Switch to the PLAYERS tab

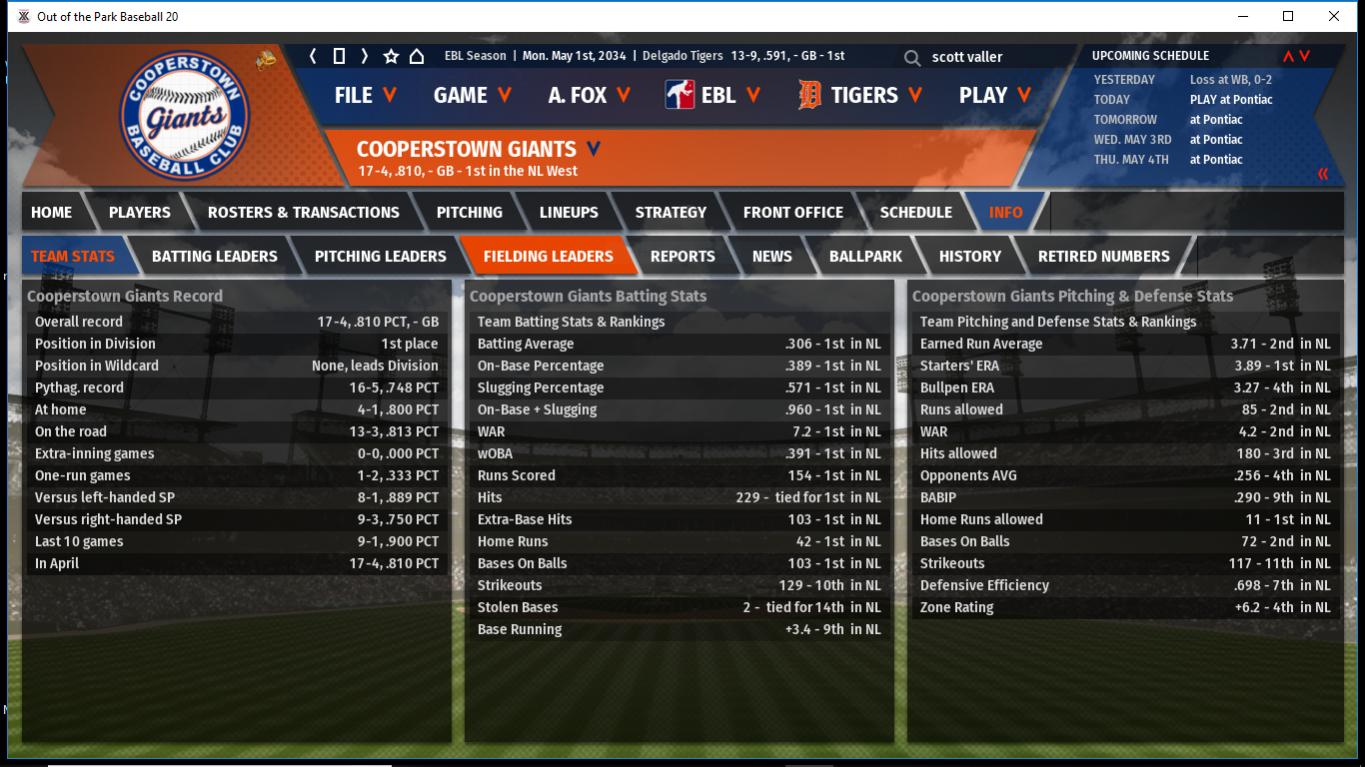point(139,212)
